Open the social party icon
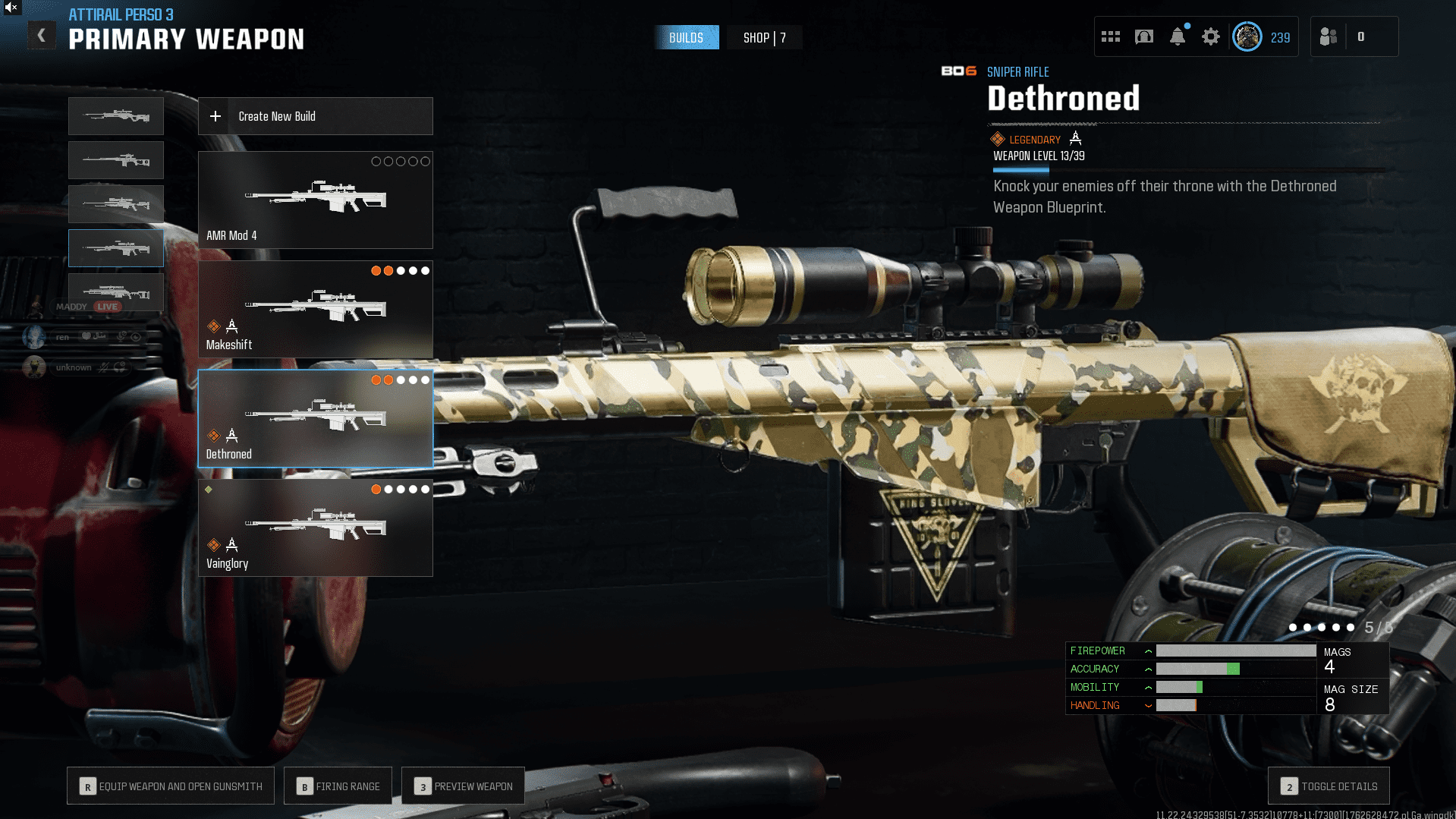The image size is (1456, 819). (x=1329, y=36)
